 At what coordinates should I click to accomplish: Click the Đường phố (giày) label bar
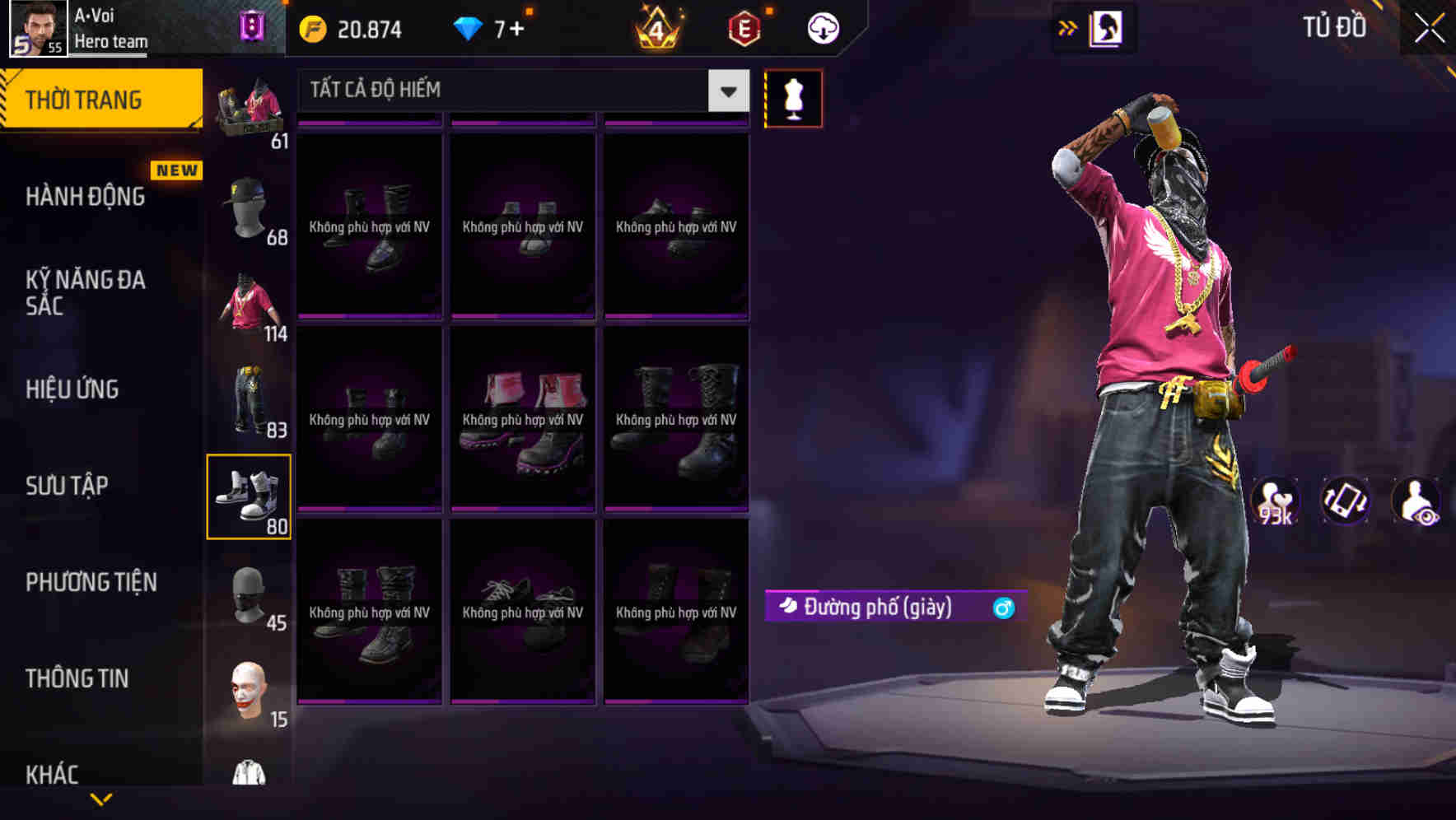873,607
